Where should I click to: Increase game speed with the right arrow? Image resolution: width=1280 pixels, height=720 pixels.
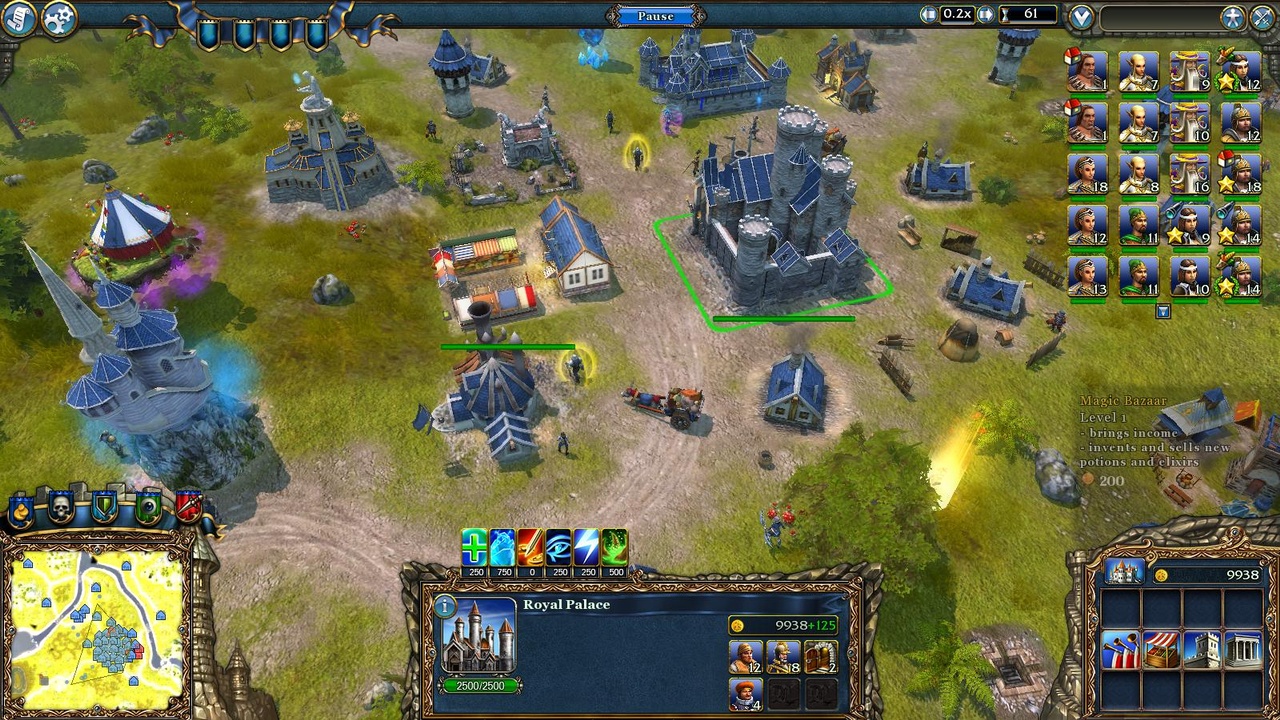(988, 15)
